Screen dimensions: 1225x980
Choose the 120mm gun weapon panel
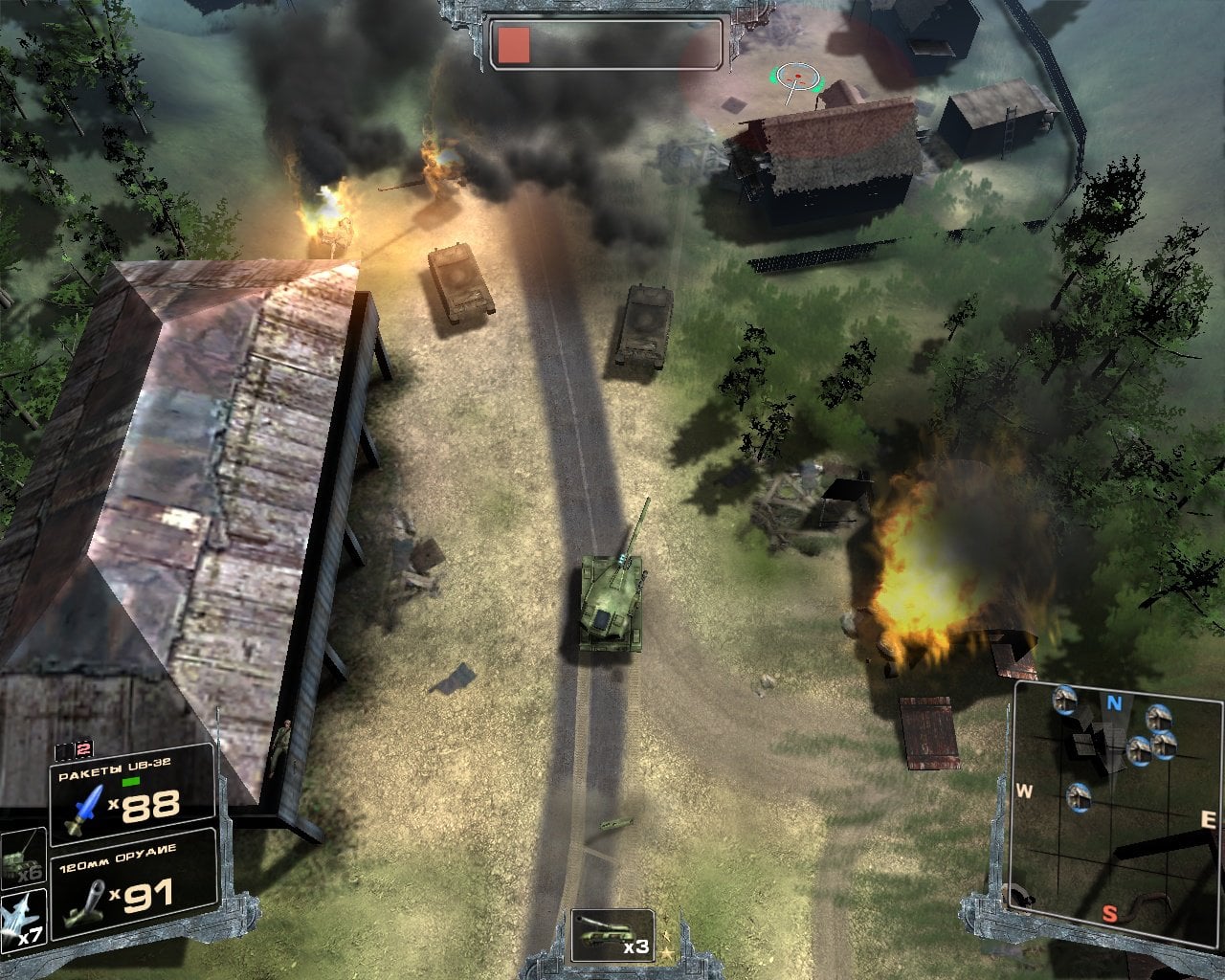pyautogui.click(x=132, y=883)
